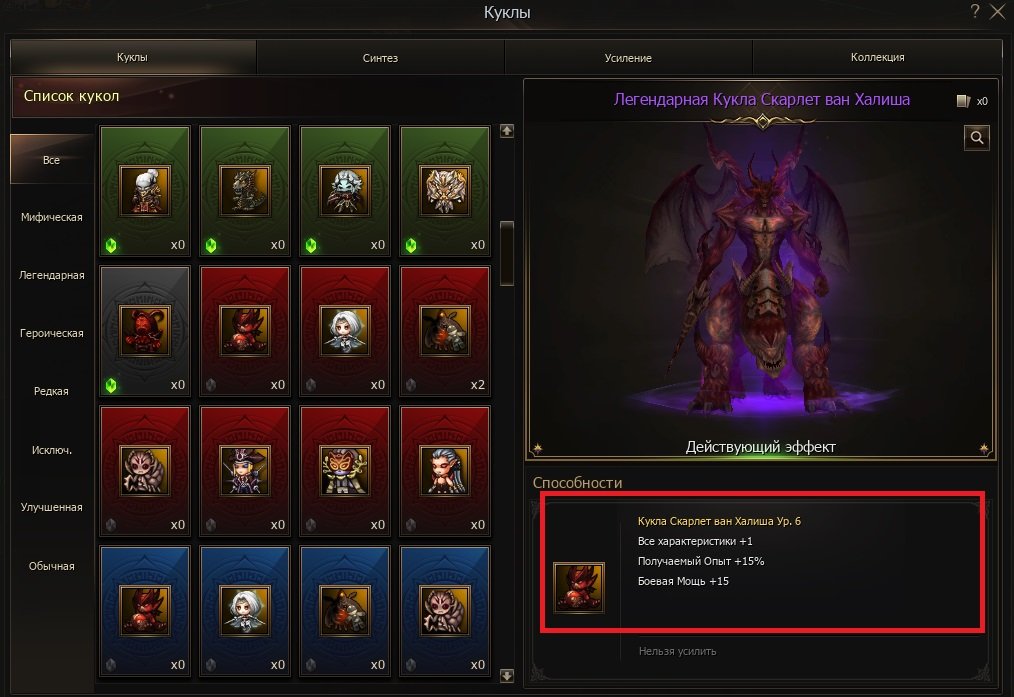
Task: Select the red card with x2 count
Action: (445, 331)
